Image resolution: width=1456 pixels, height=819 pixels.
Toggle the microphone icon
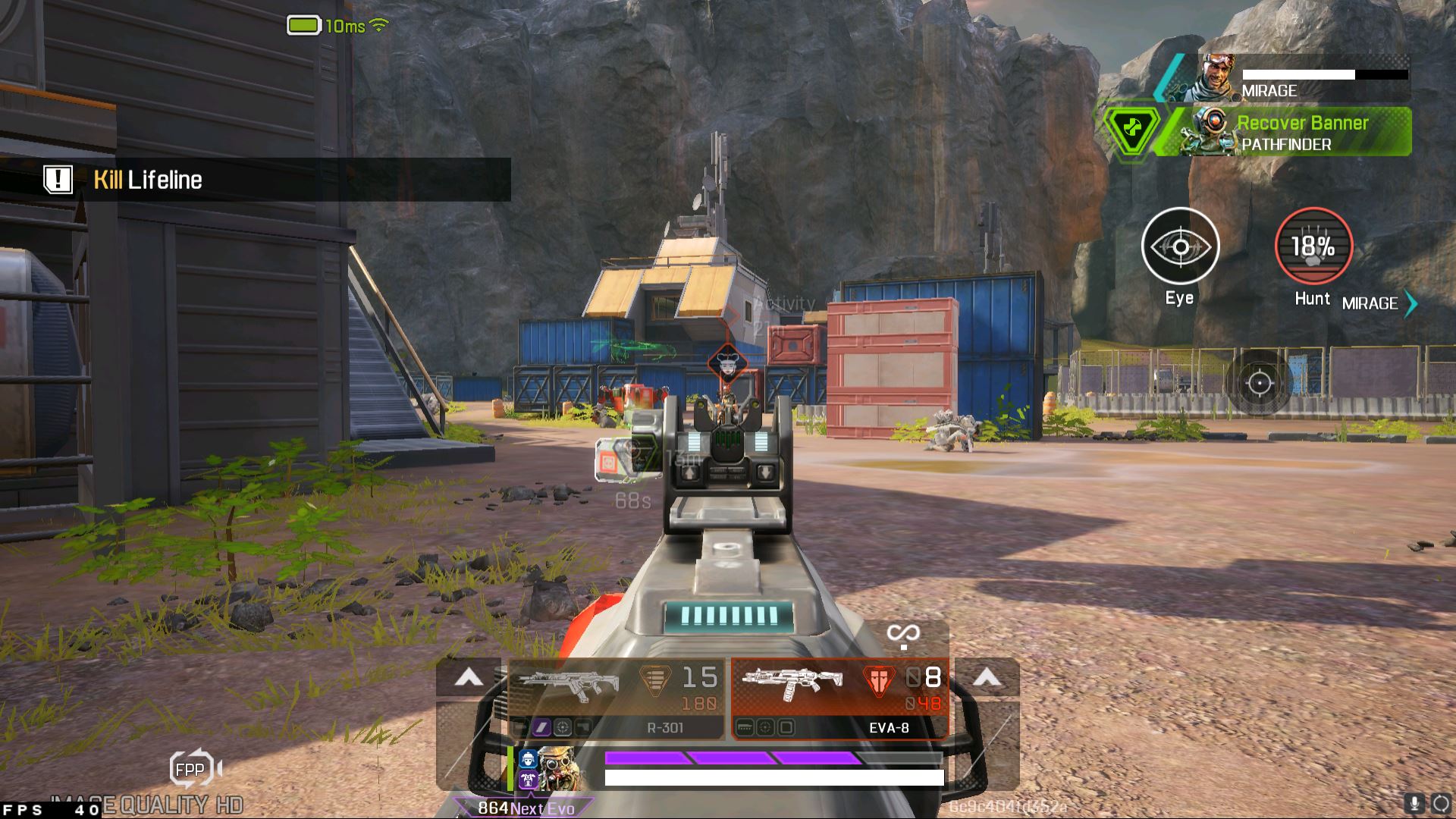(1414, 804)
